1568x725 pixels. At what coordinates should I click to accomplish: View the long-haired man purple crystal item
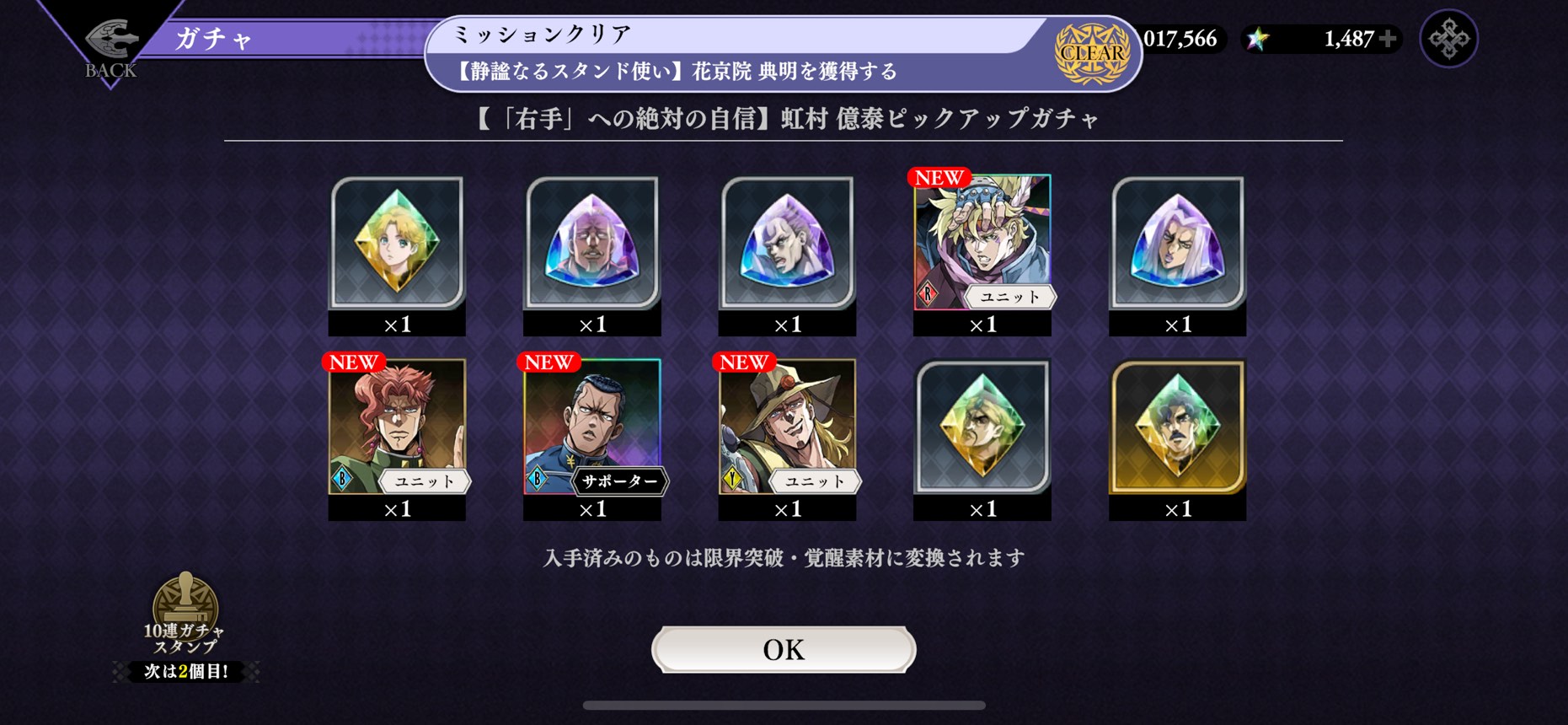(x=1177, y=243)
